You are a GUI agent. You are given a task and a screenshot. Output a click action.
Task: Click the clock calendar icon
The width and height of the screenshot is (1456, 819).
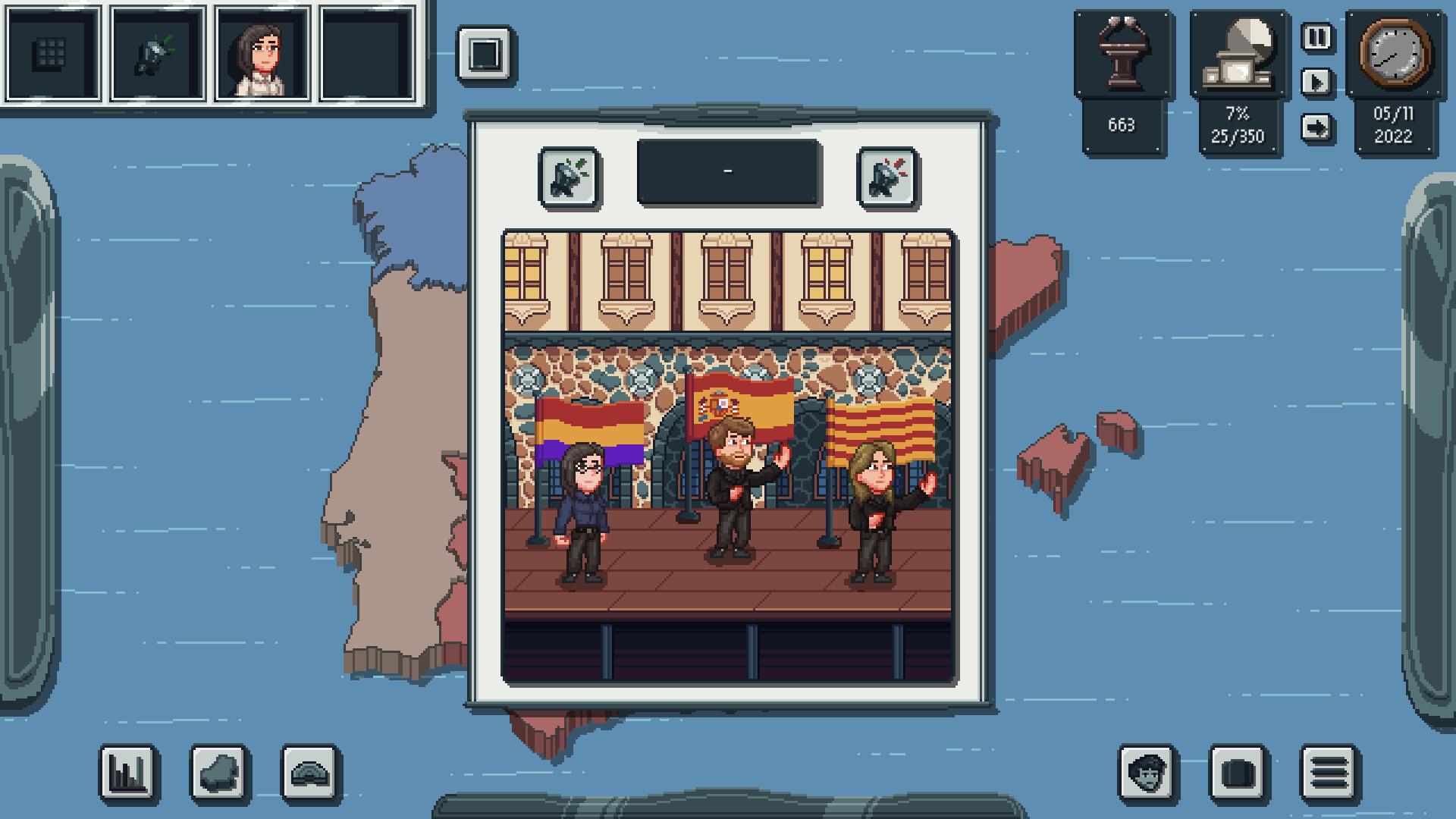(1395, 55)
